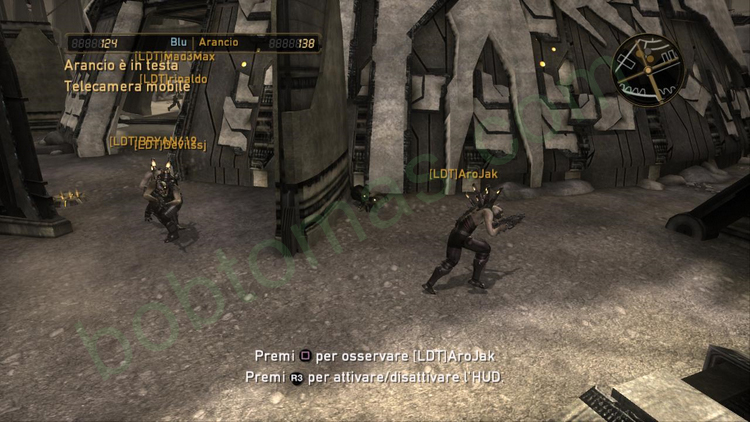Select the Arancio team label
The image size is (750, 422).
219,43
